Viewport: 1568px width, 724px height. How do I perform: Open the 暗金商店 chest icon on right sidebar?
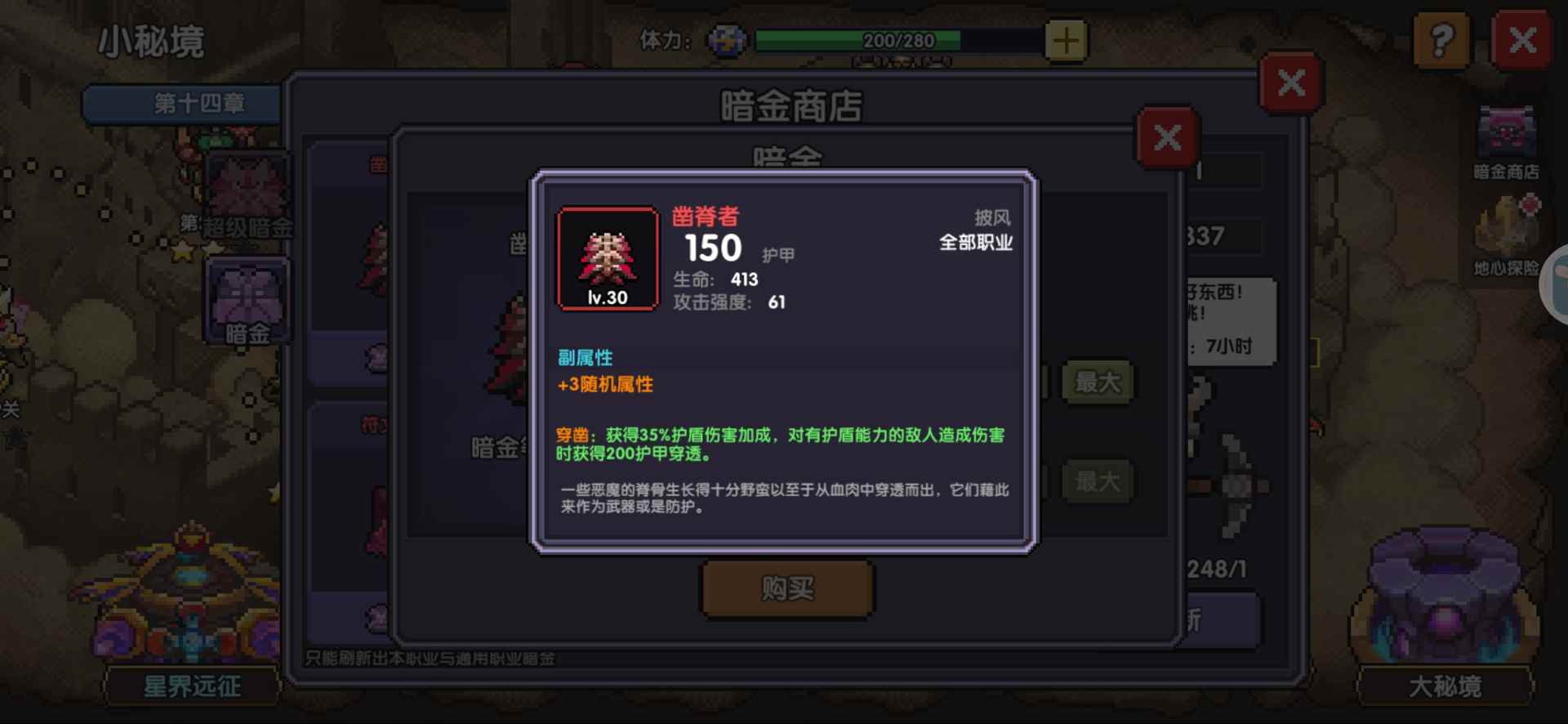point(1508,129)
